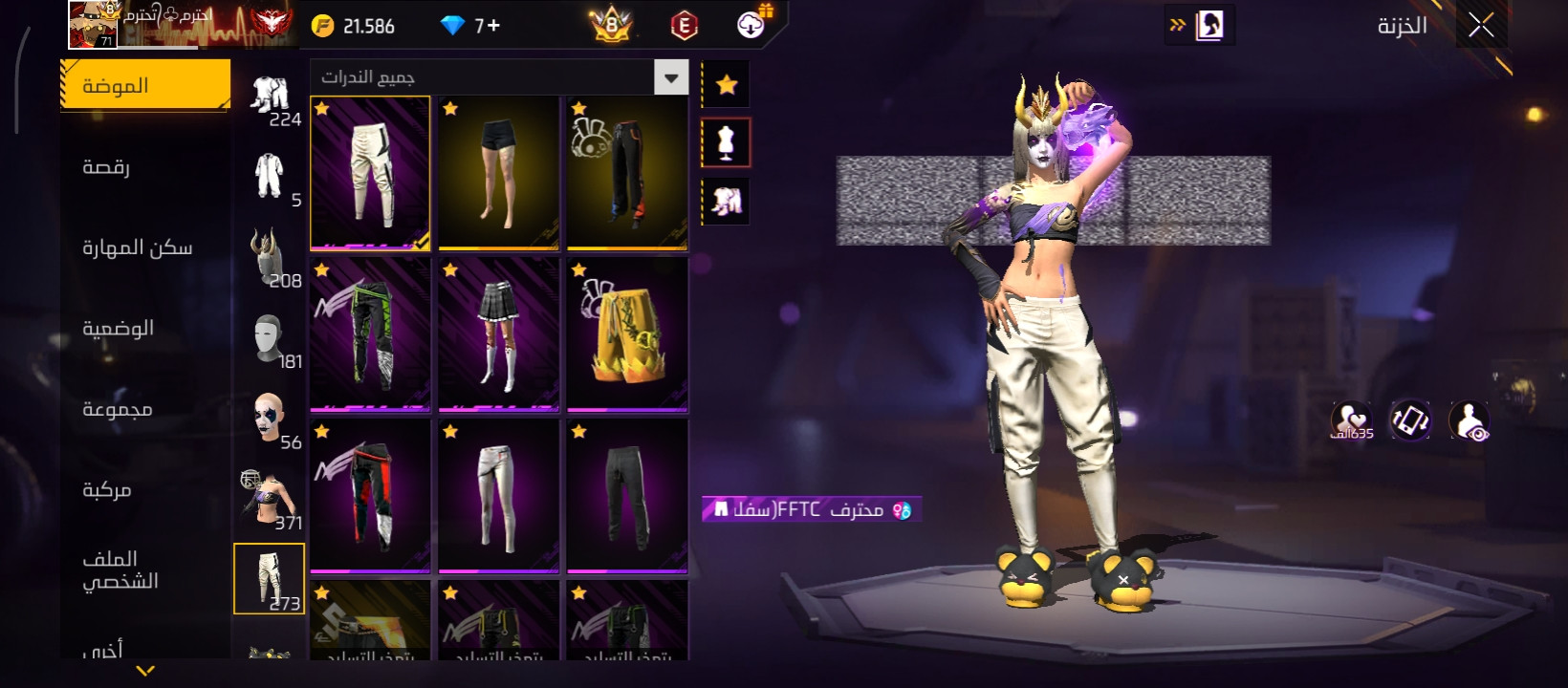Pick the plaid skirt with white socks

point(498,334)
